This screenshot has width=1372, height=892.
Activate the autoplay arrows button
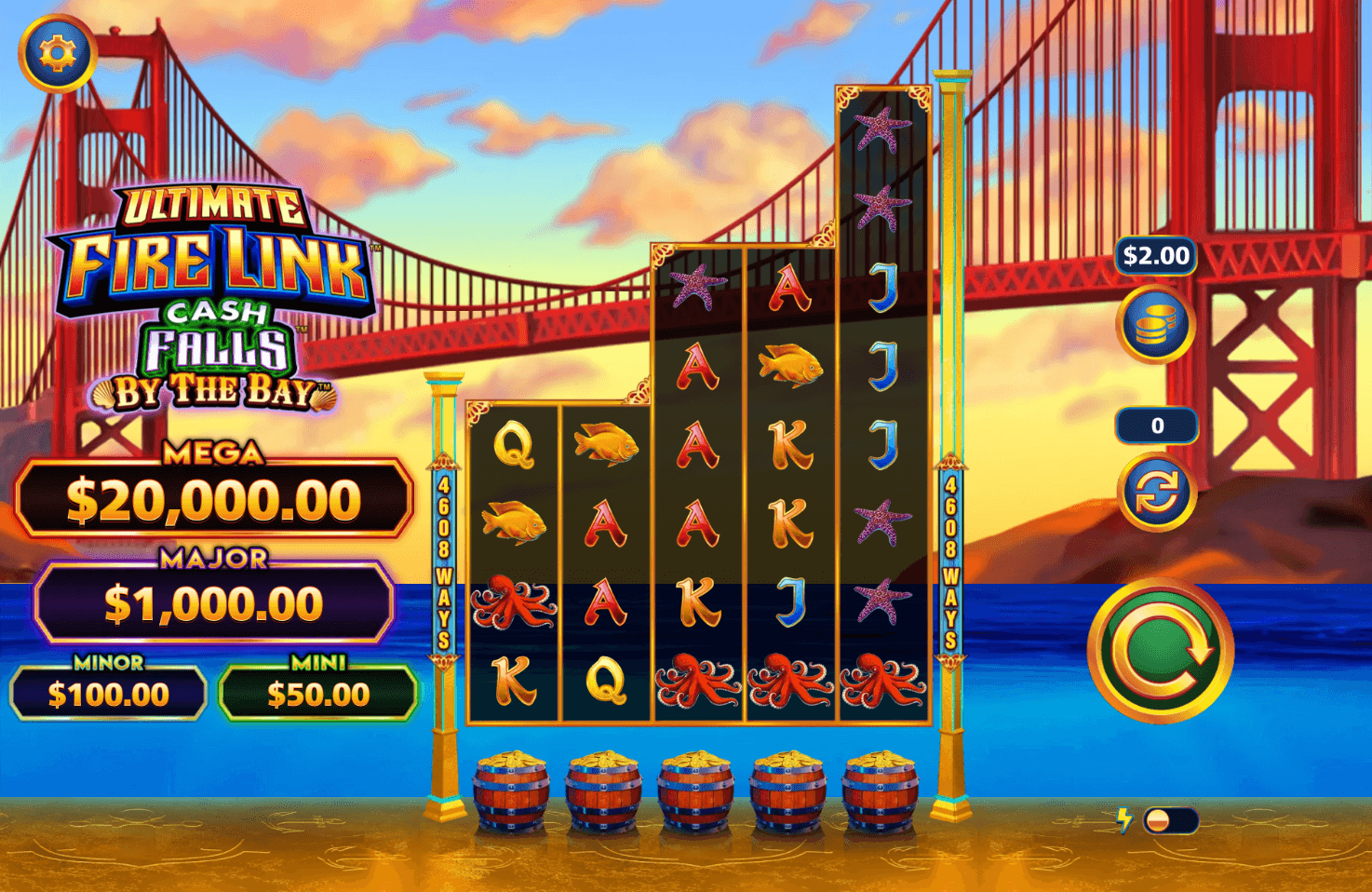(x=1156, y=491)
